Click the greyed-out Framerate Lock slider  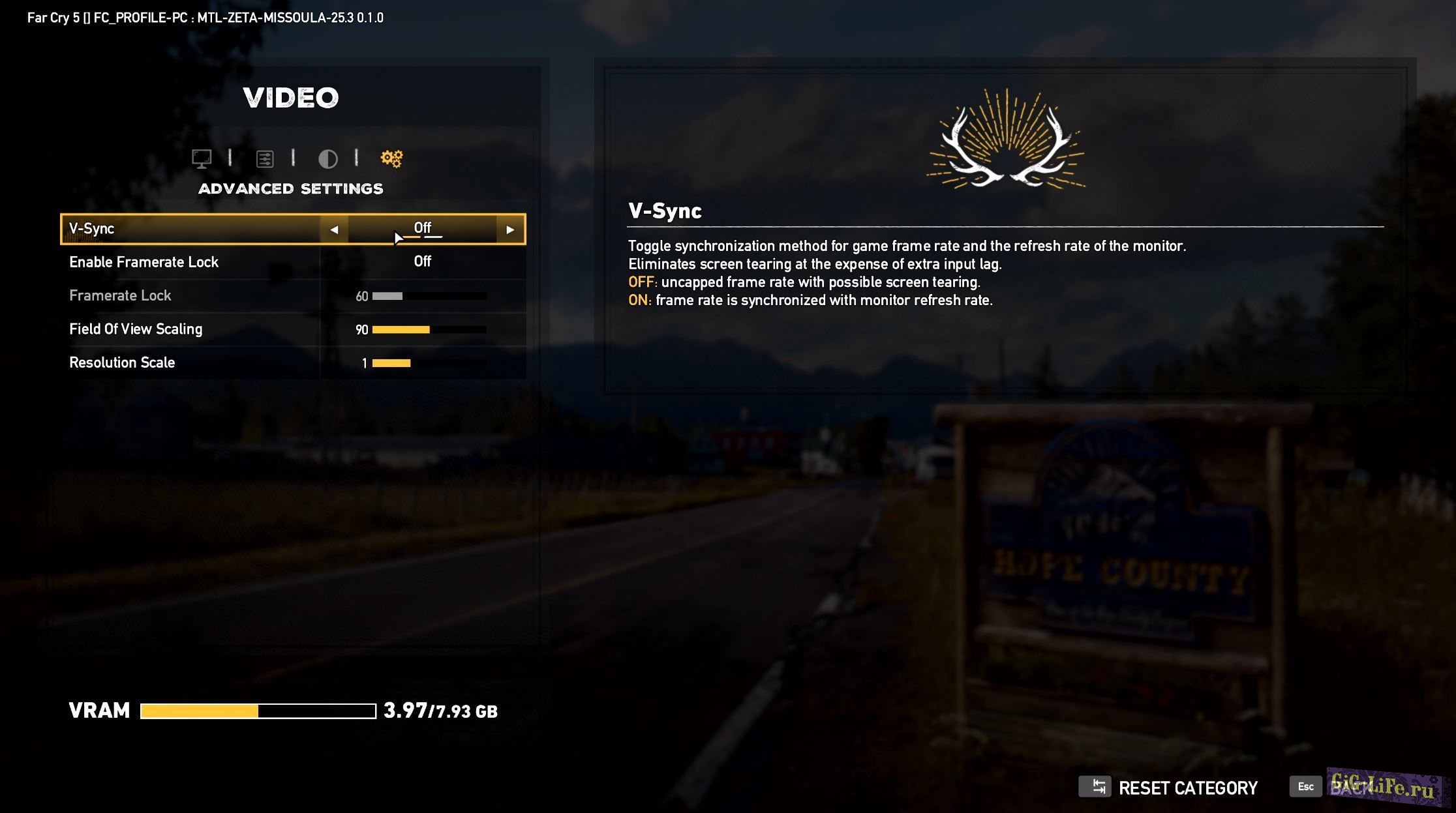coord(429,296)
